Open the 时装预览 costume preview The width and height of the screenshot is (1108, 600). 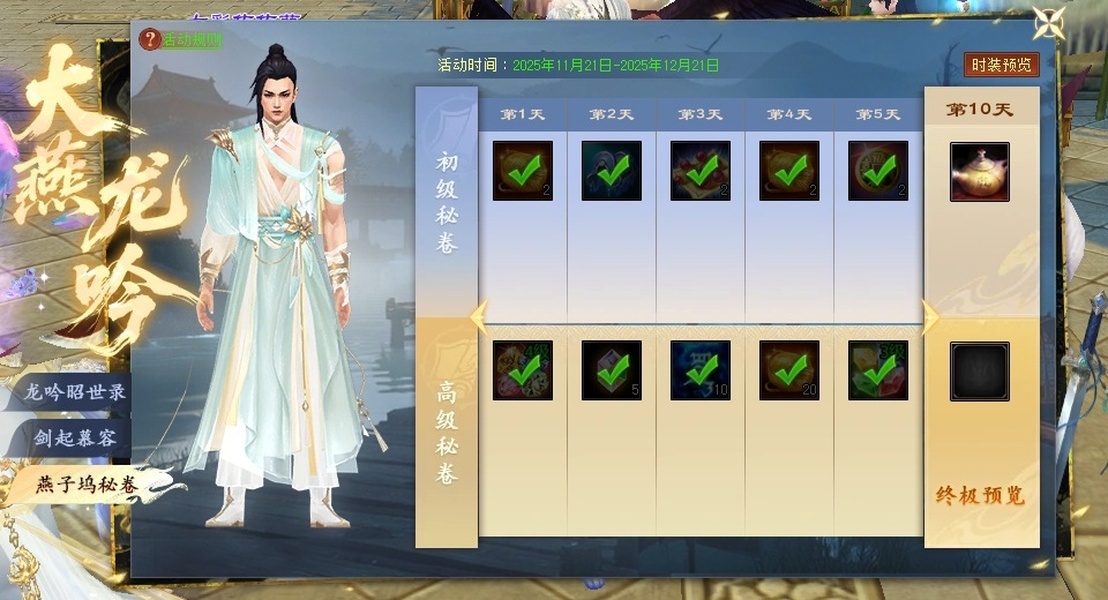coord(1001,65)
